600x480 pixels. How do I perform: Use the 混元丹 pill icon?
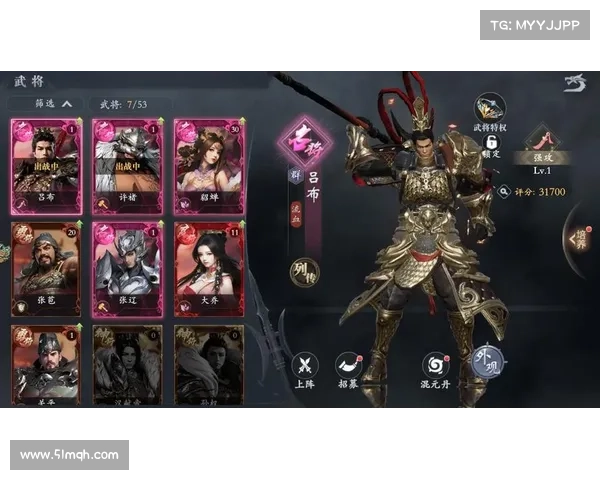point(435,368)
